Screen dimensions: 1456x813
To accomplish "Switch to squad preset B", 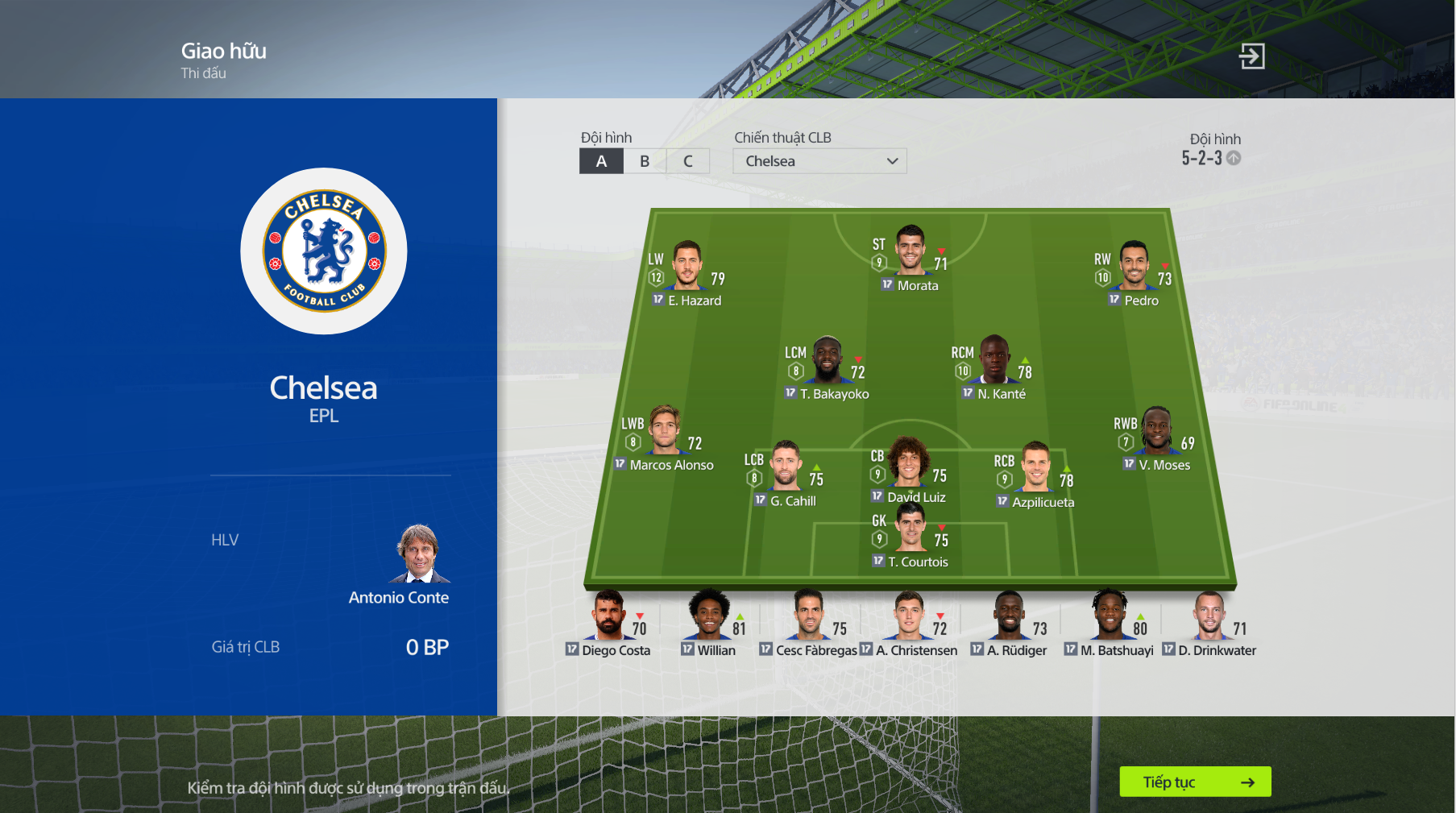I will pos(645,160).
